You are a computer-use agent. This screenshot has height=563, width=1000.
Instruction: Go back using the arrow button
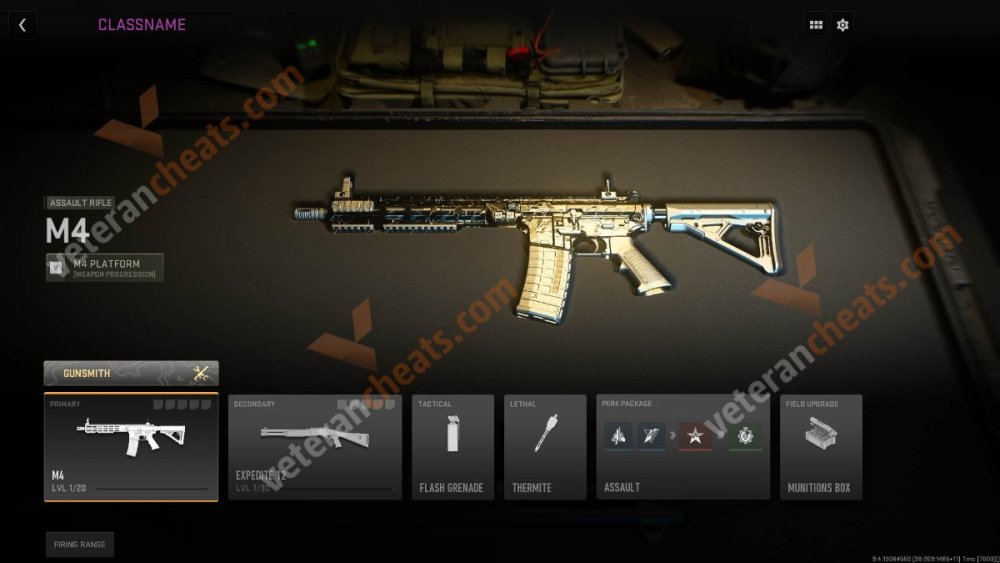[x=22, y=25]
